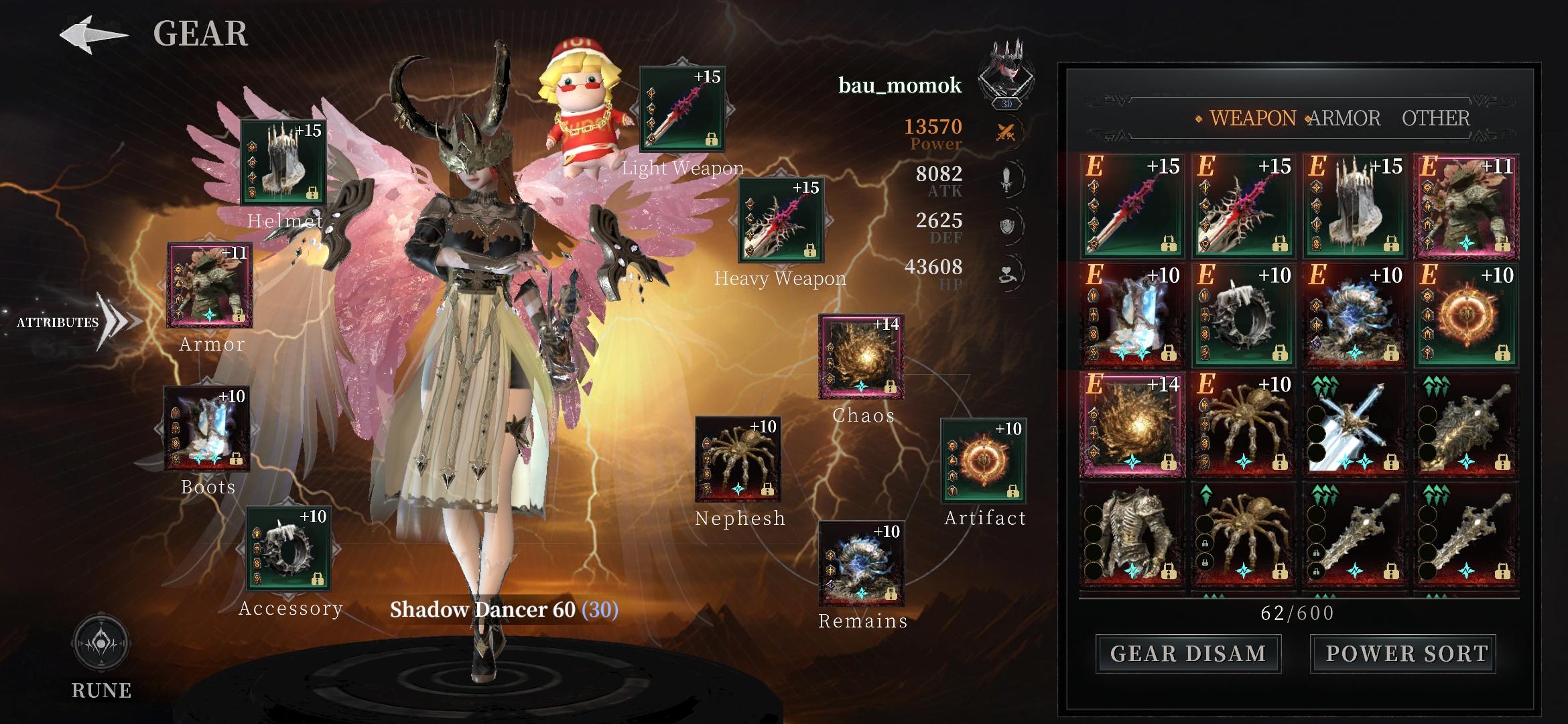This screenshot has height=724, width=1568.
Task: Switch to the Weapon tab
Action: pyautogui.click(x=1252, y=119)
